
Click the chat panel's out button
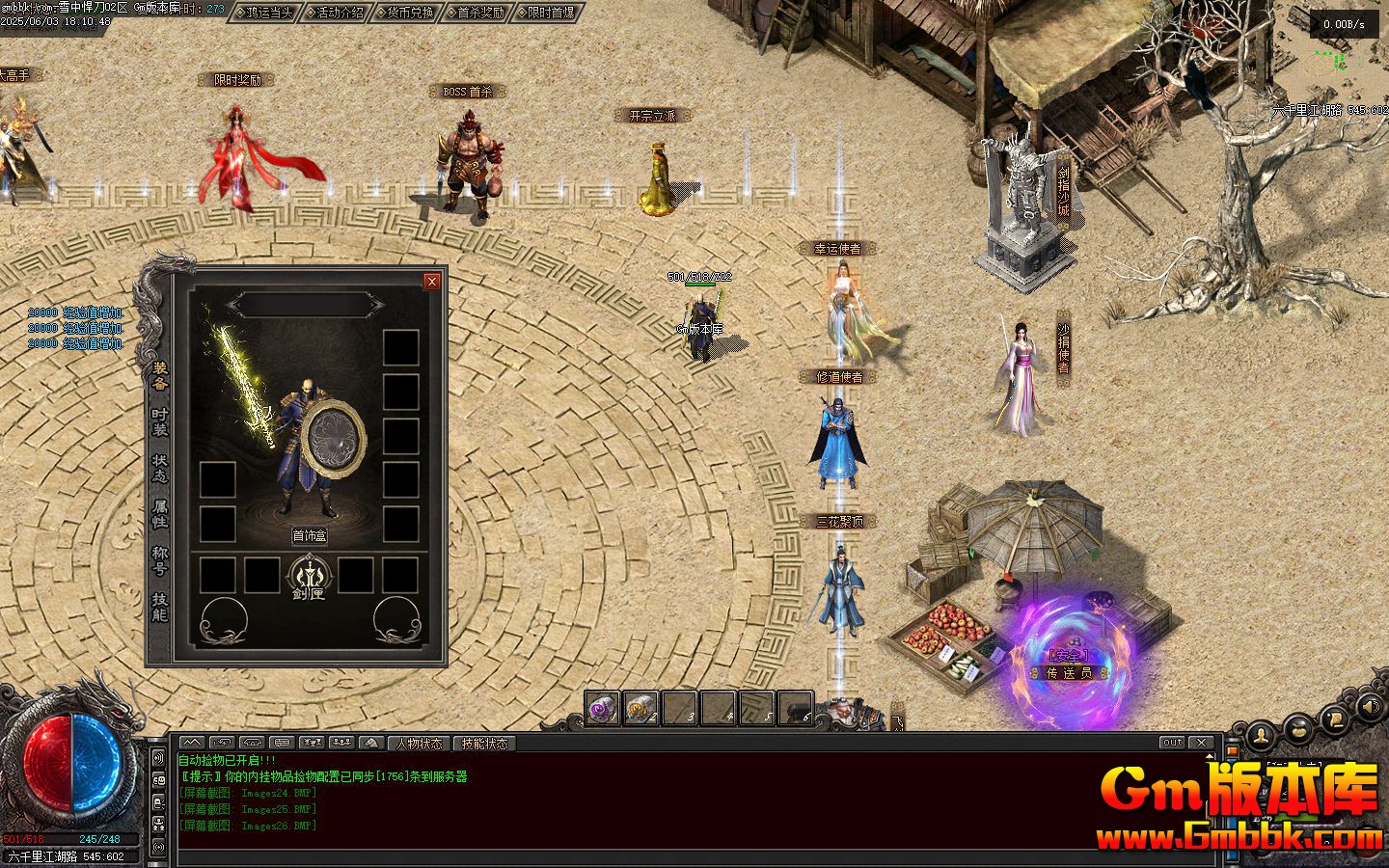1172,743
